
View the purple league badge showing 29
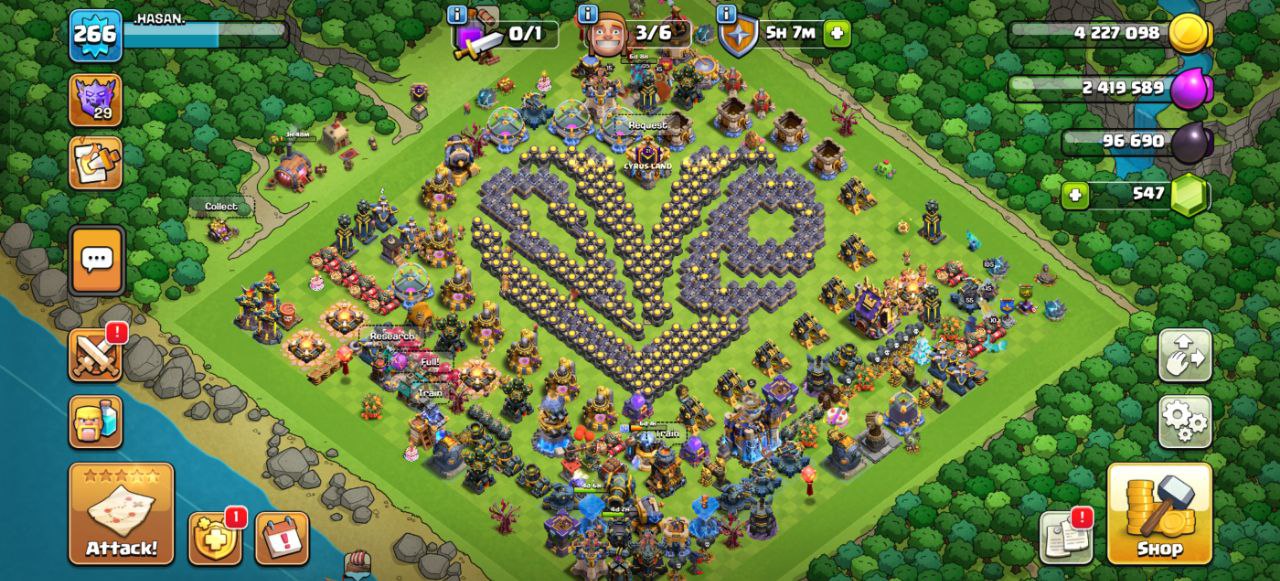tap(96, 100)
